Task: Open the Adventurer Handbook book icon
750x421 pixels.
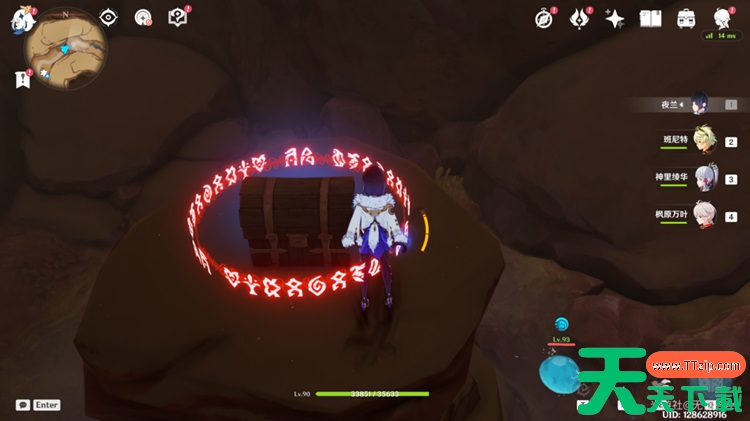Action: 651,18
